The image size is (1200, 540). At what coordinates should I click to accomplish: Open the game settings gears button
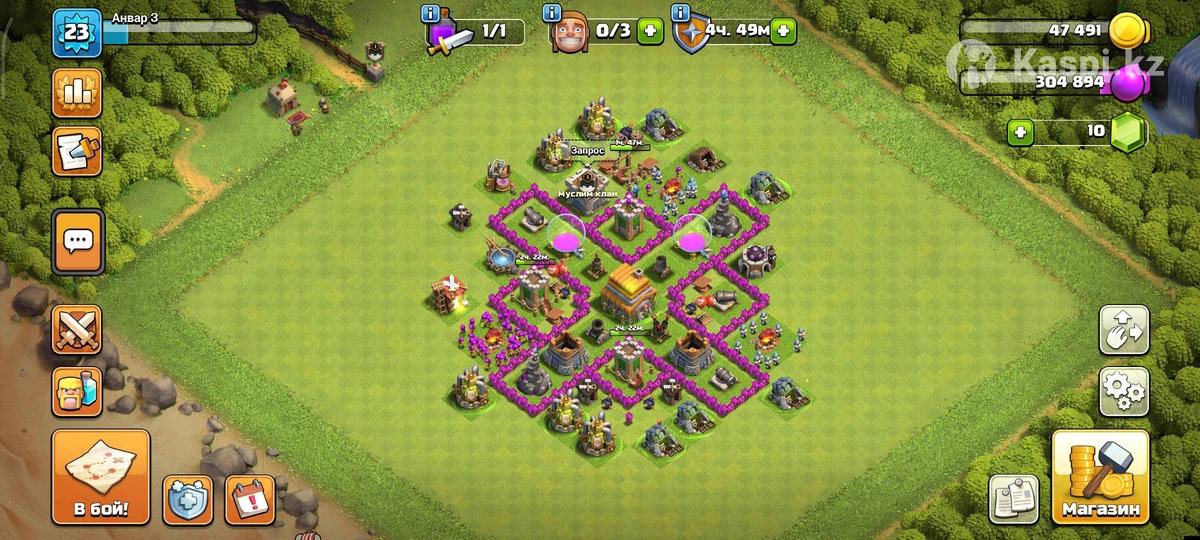[x=1122, y=391]
